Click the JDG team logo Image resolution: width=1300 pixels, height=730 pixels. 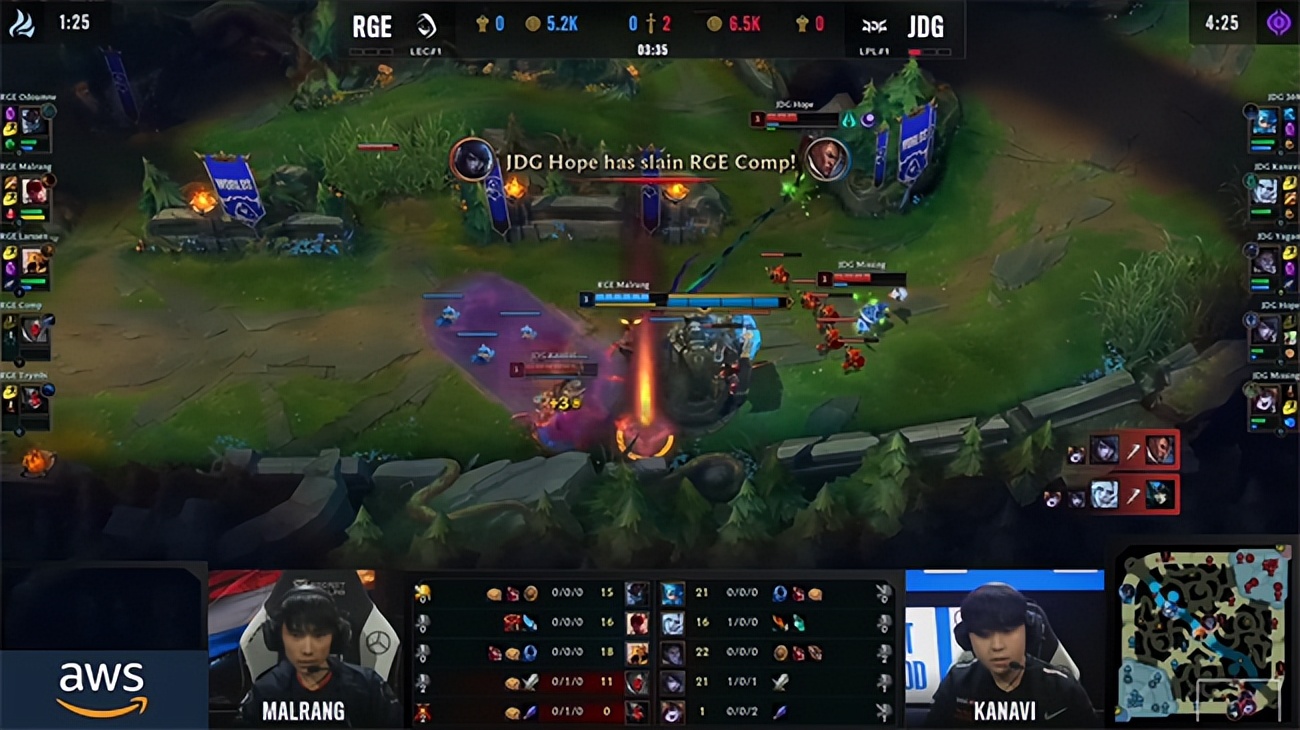(875, 26)
